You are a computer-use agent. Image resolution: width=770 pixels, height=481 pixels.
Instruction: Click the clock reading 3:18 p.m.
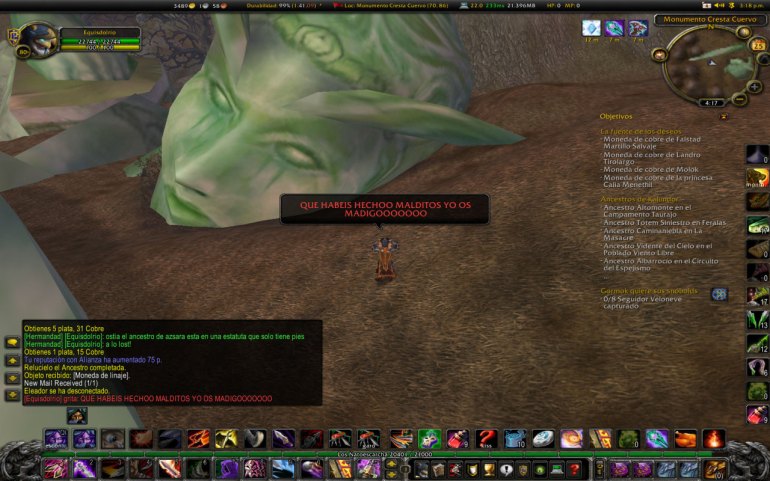tap(751, 5)
